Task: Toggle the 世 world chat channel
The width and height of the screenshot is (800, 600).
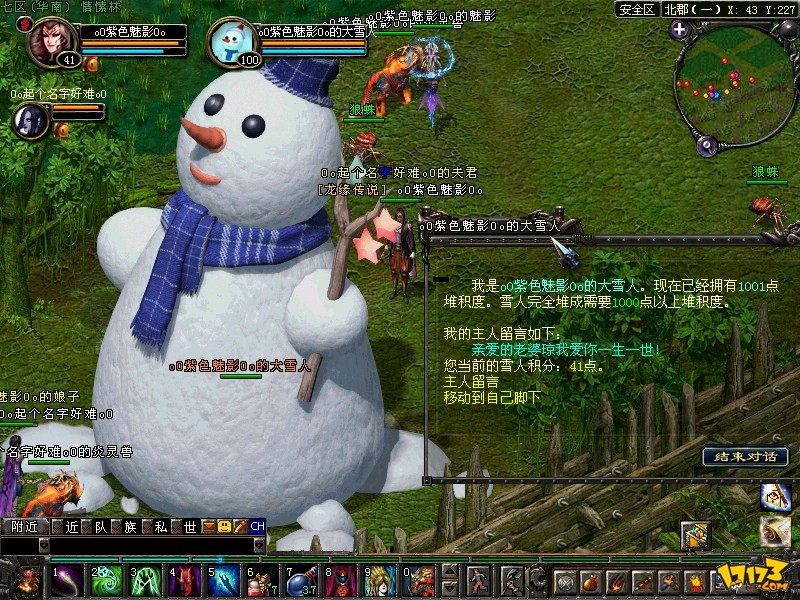Action: tap(189, 526)
